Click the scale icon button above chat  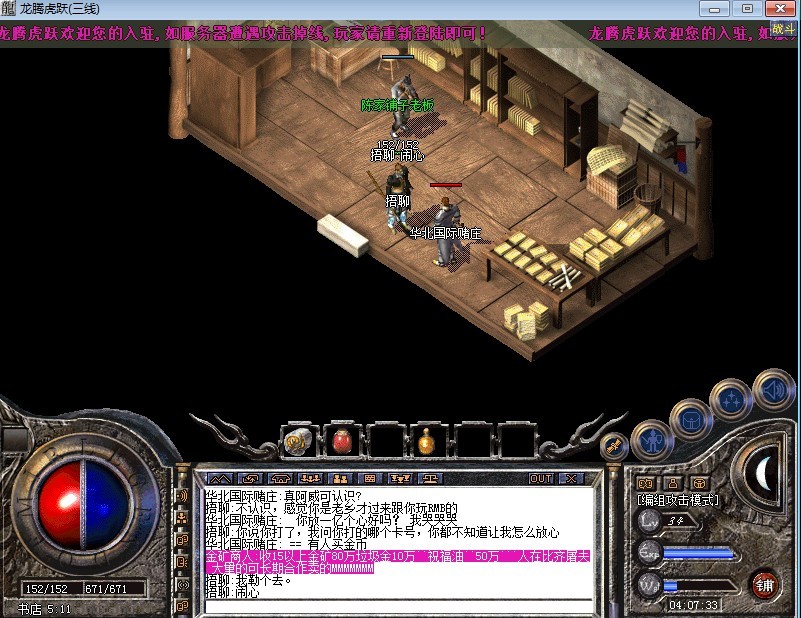tap(429, 479)
